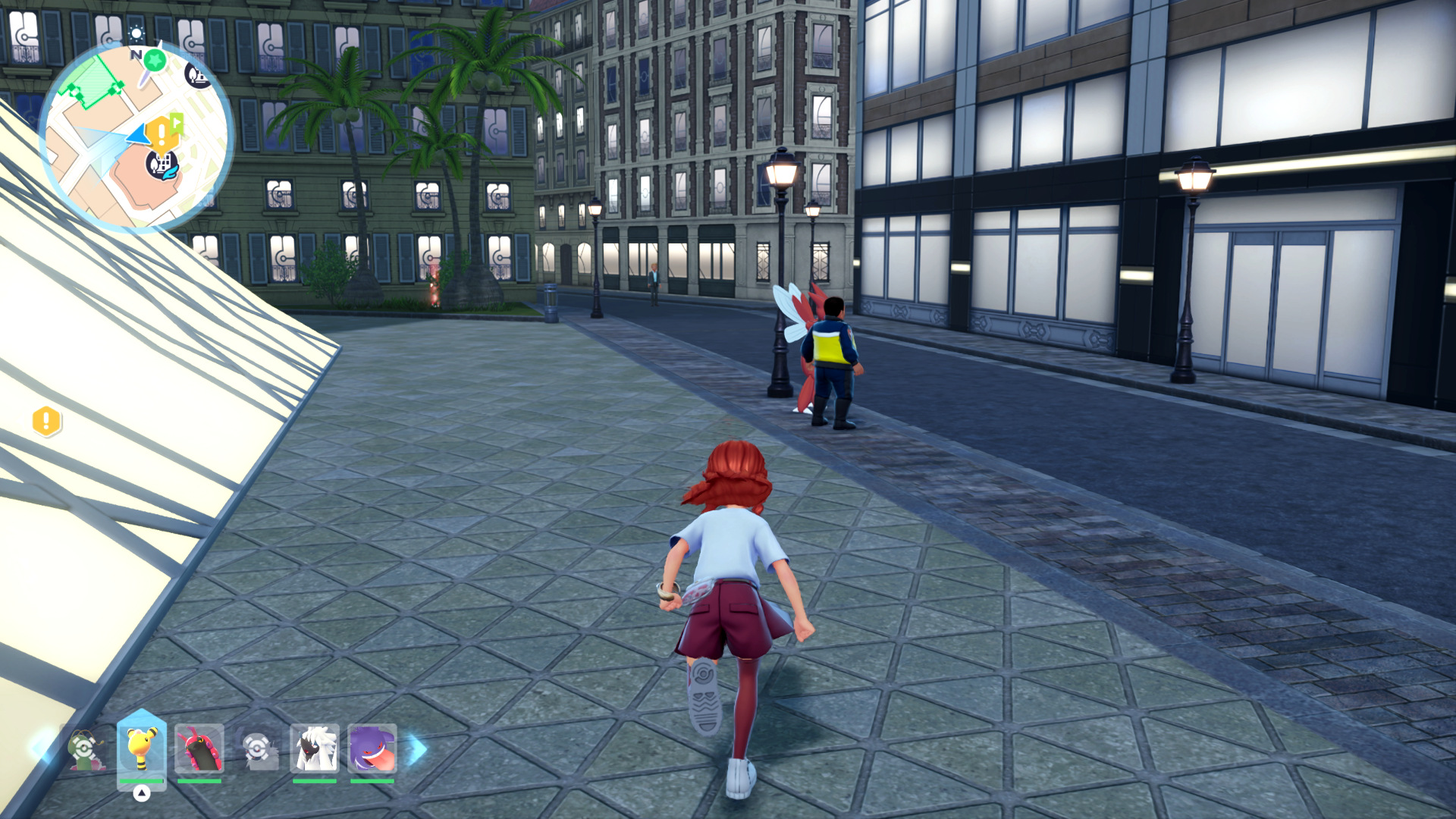This screenshot has height=819, width=1456.
Task: Open the circular minimap
Action: [136, 135]
